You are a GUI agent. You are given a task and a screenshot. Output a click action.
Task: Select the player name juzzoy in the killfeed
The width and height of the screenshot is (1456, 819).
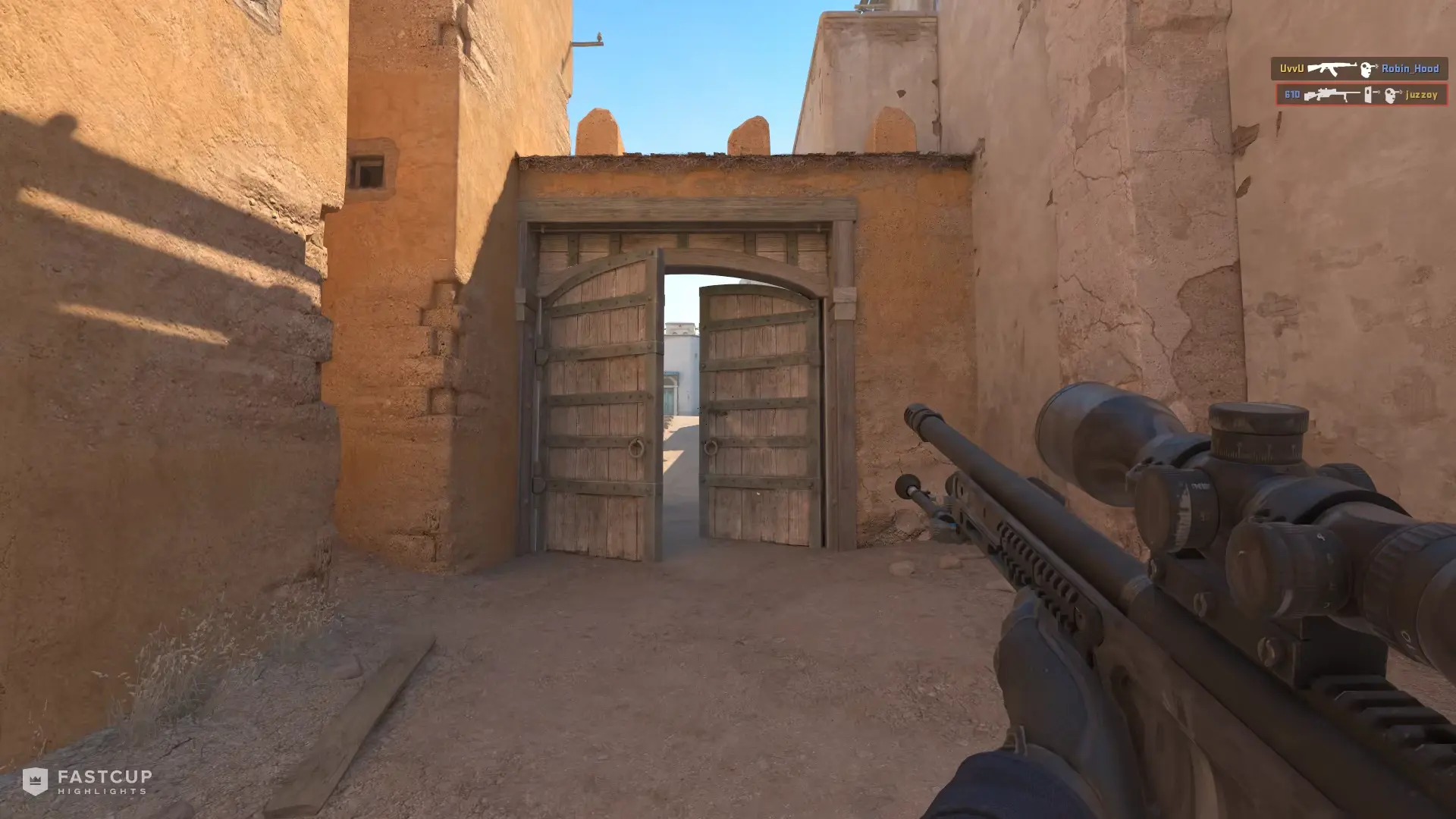[1421, 96]
